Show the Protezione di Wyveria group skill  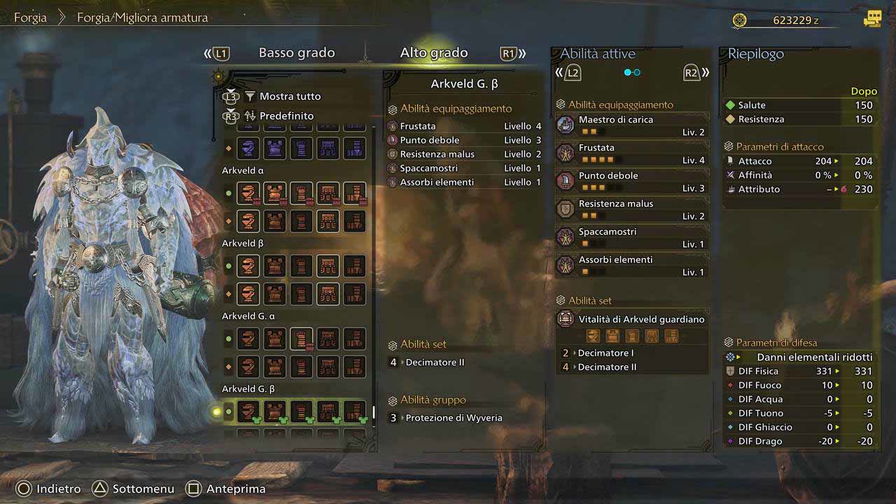click(x=453, y=417)
